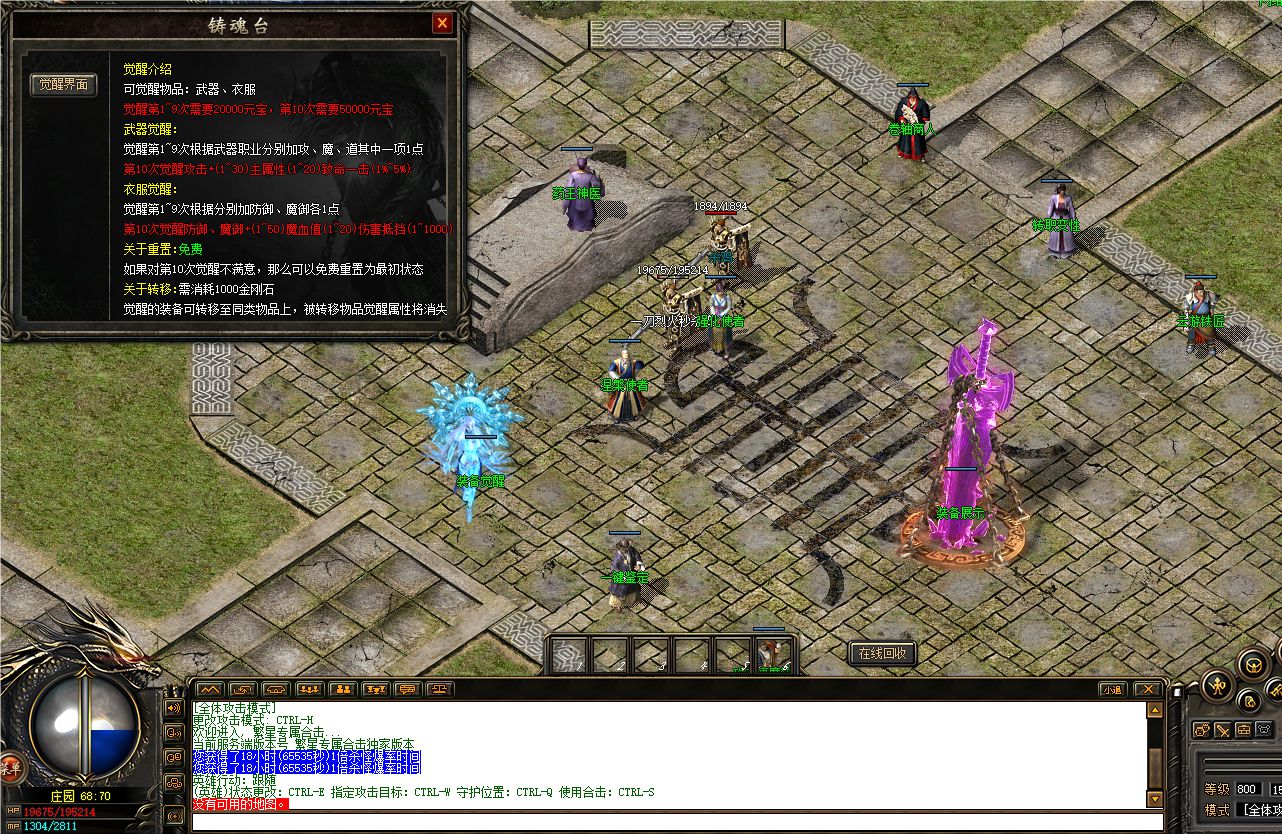Screen dimensions: 1282x834
Task: Open the 觉醒界面 awakening panel
Action: click(x=63, y=85)
